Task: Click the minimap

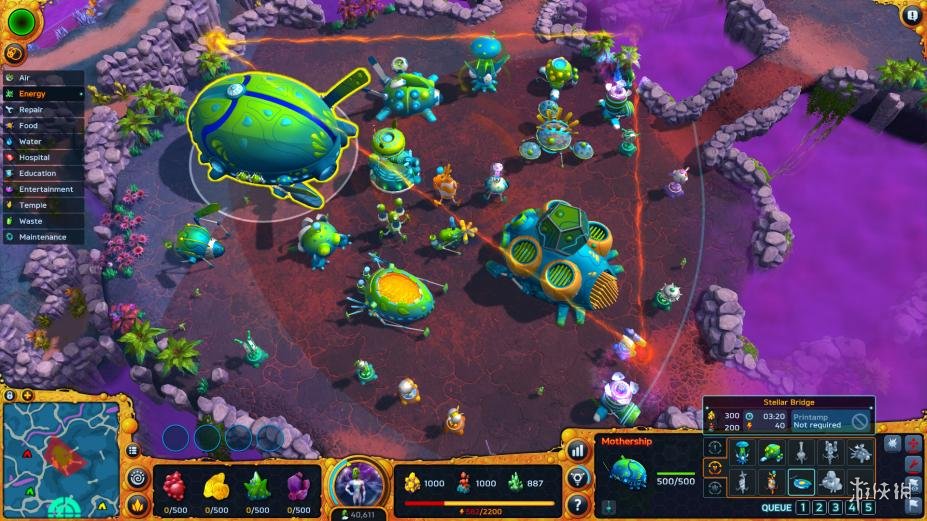Action: coord(62,458)
